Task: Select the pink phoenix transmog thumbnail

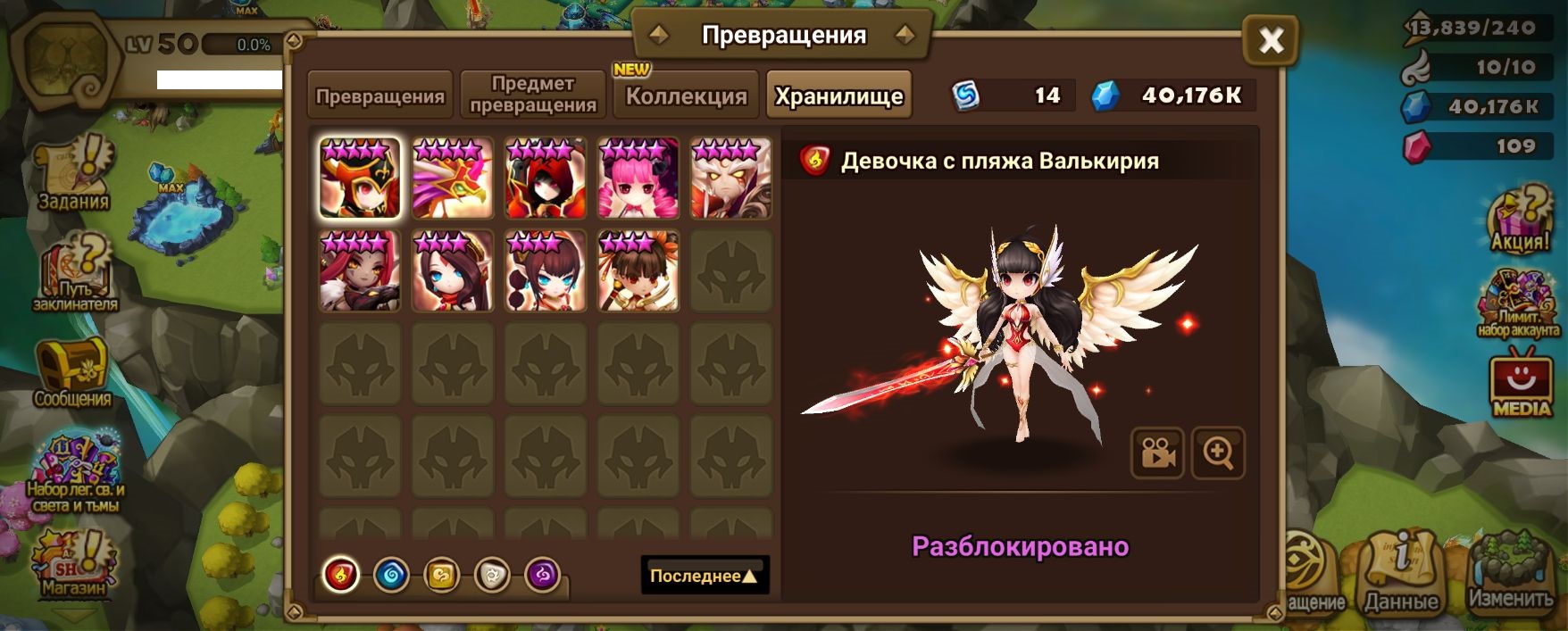Action: tap(453, 179)
